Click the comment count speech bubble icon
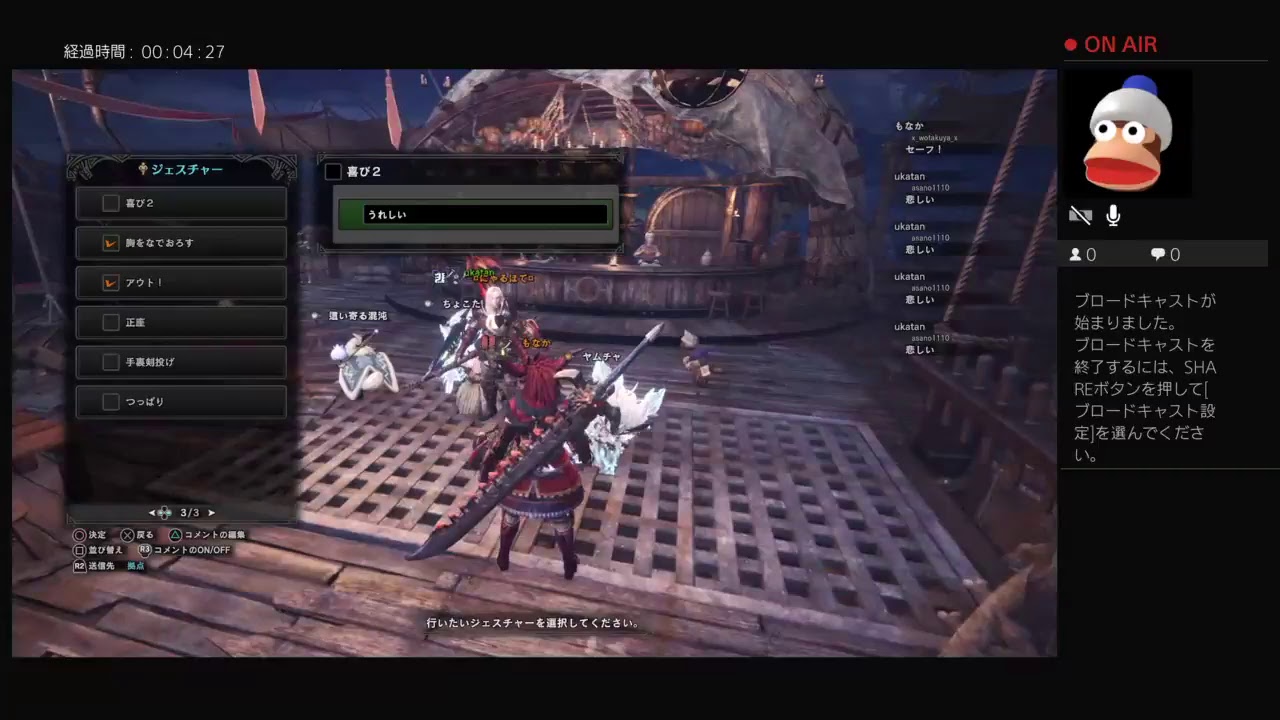1280x720 pixels. pos(1157,254)
